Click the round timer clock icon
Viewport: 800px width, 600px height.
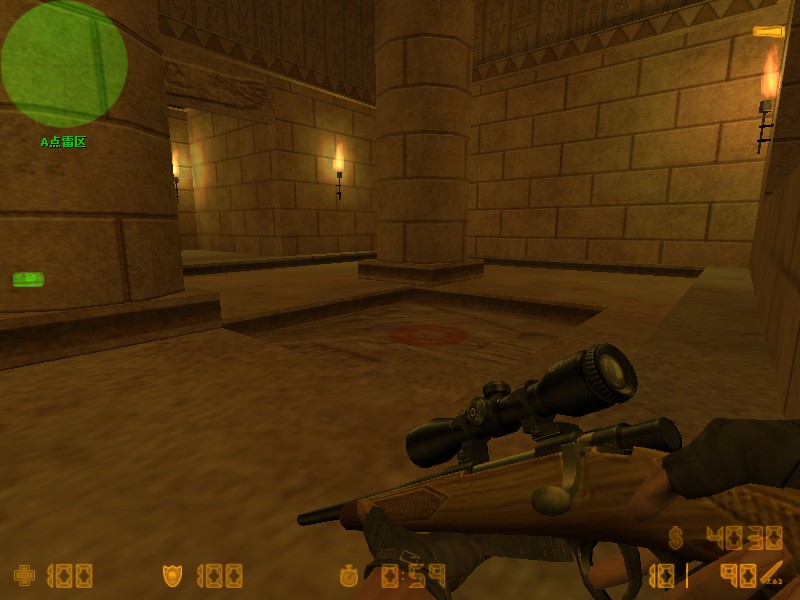pyautogui.click(x=349, y=575)
